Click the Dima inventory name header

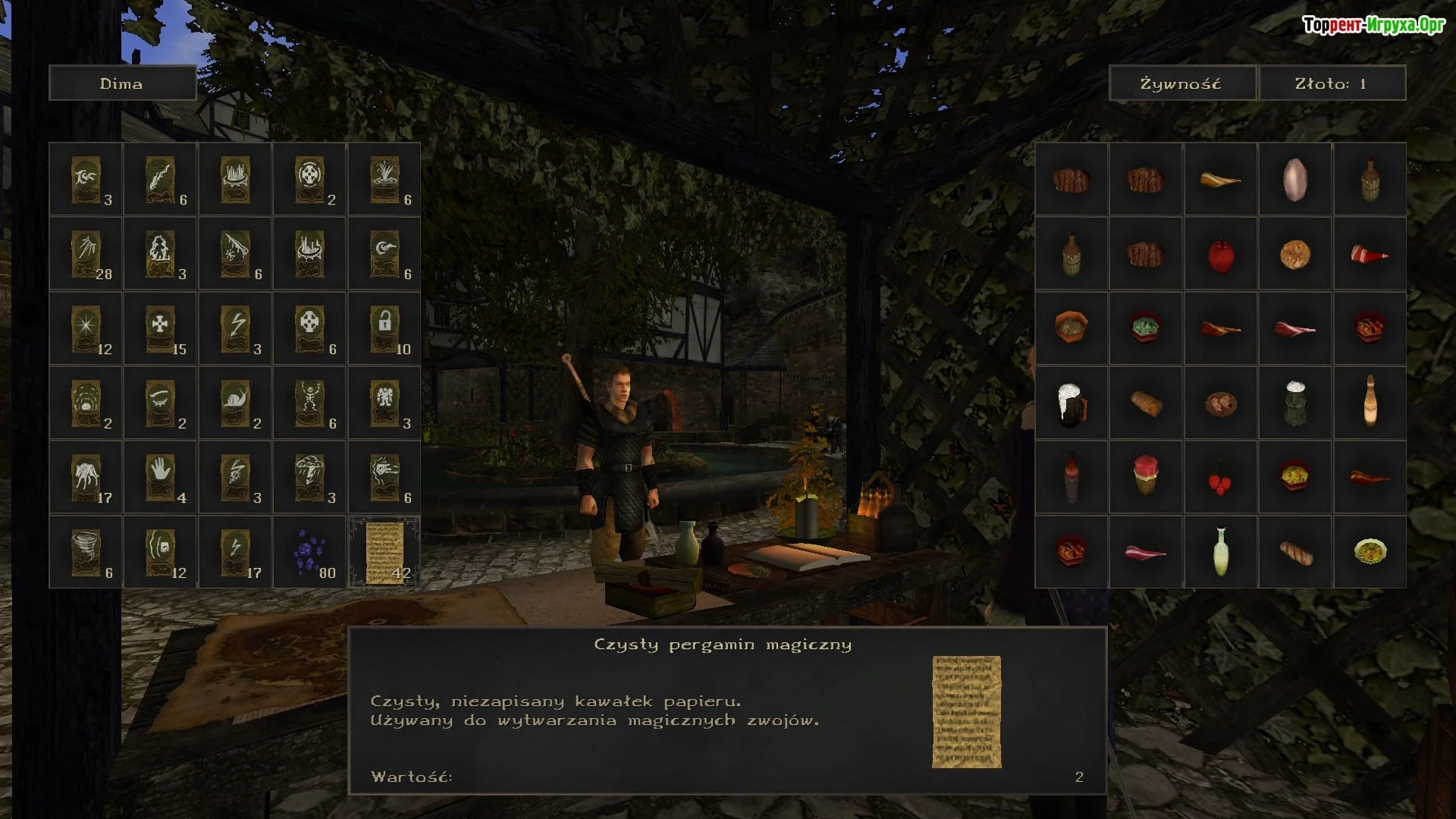[x=122, y=83]
